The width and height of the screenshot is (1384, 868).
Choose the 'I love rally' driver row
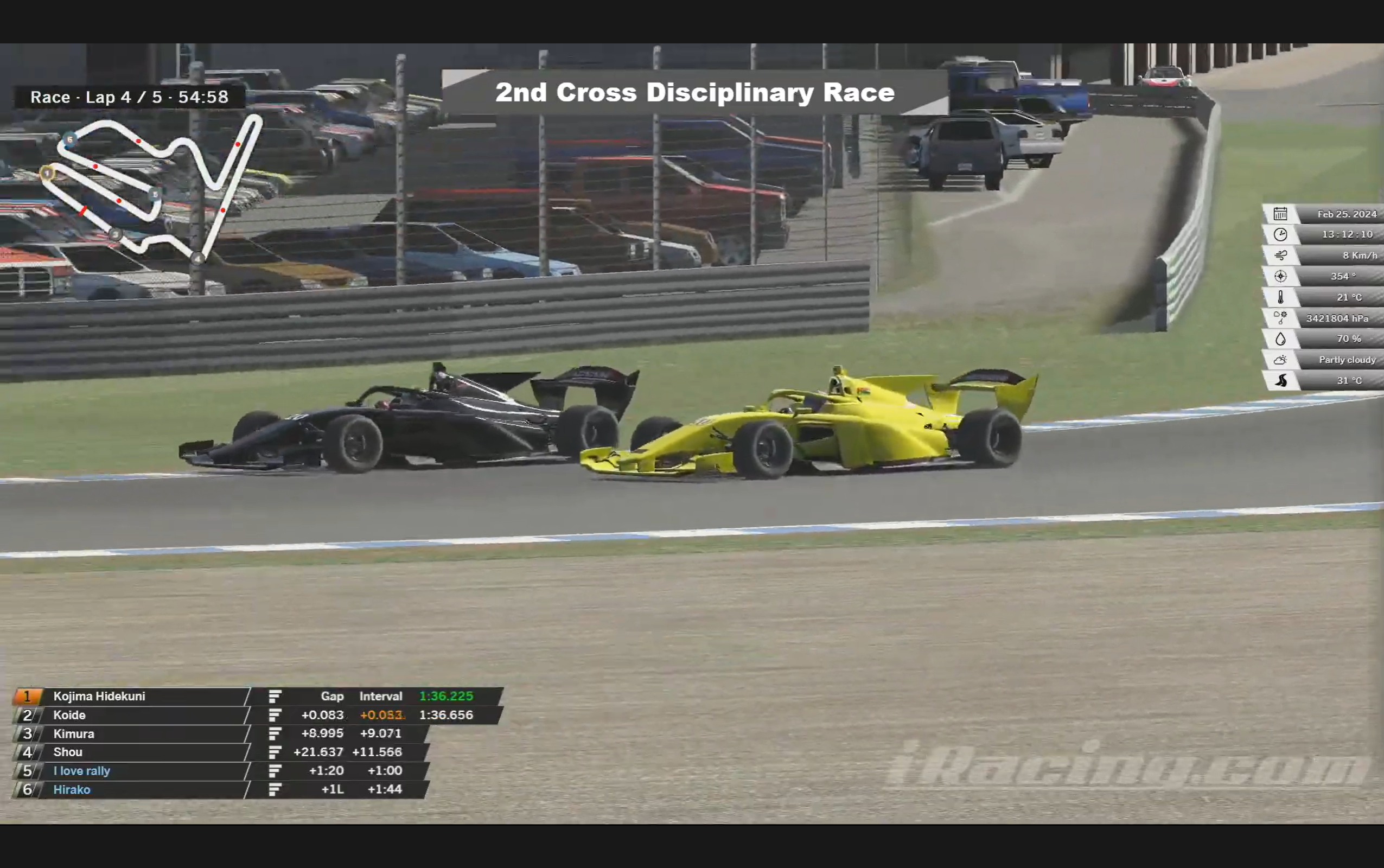point(81,771)
